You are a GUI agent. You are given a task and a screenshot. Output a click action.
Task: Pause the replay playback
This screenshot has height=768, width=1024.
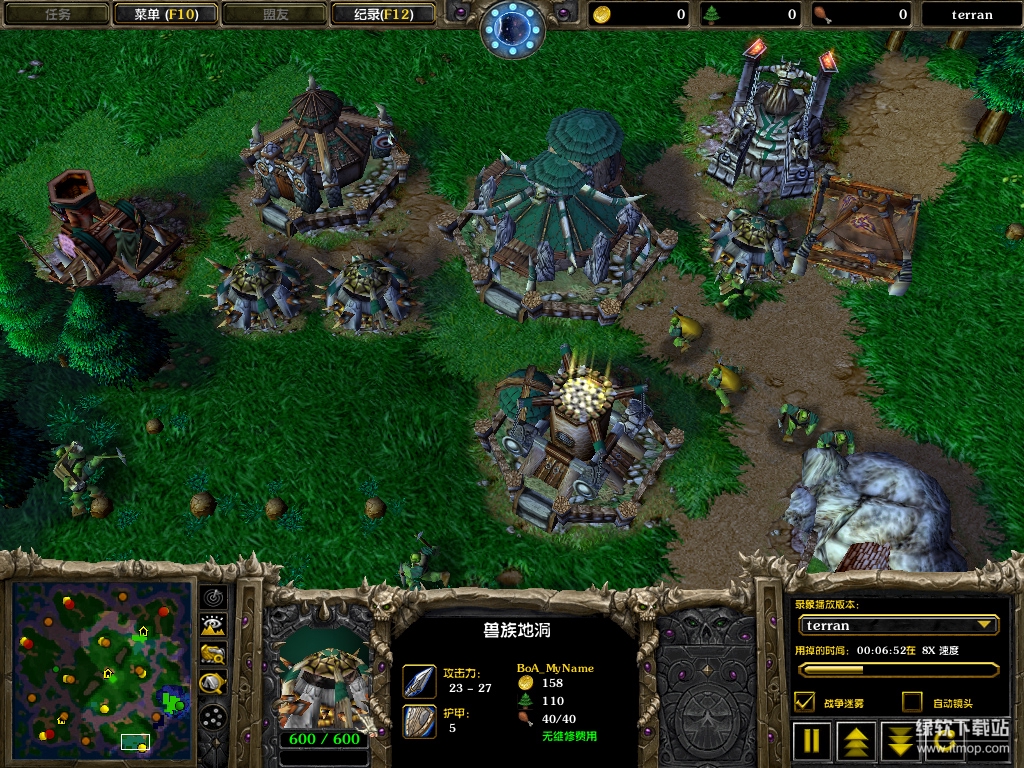coord(812,741)
